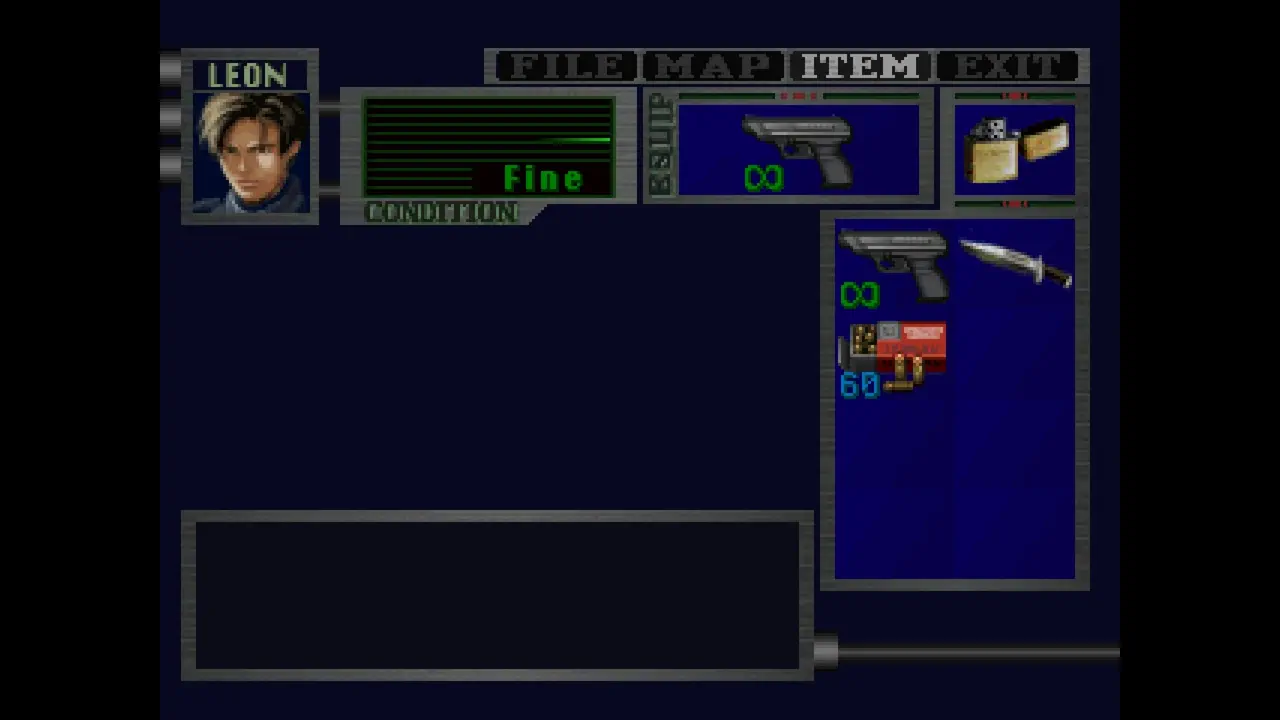Click the CONDITION label under the health monitor
This screenshot has width=1280, height=720.
click(441, 212)
